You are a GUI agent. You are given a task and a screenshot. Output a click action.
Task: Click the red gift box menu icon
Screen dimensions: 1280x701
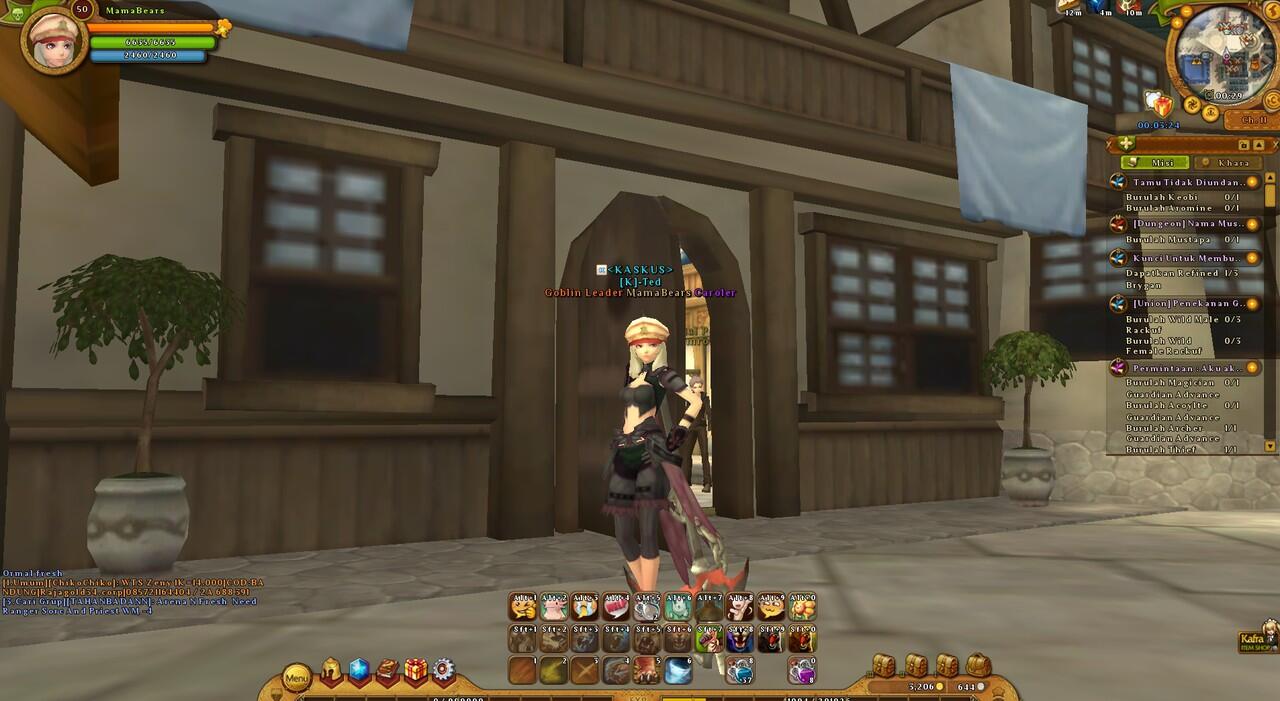tap(415, 671)
